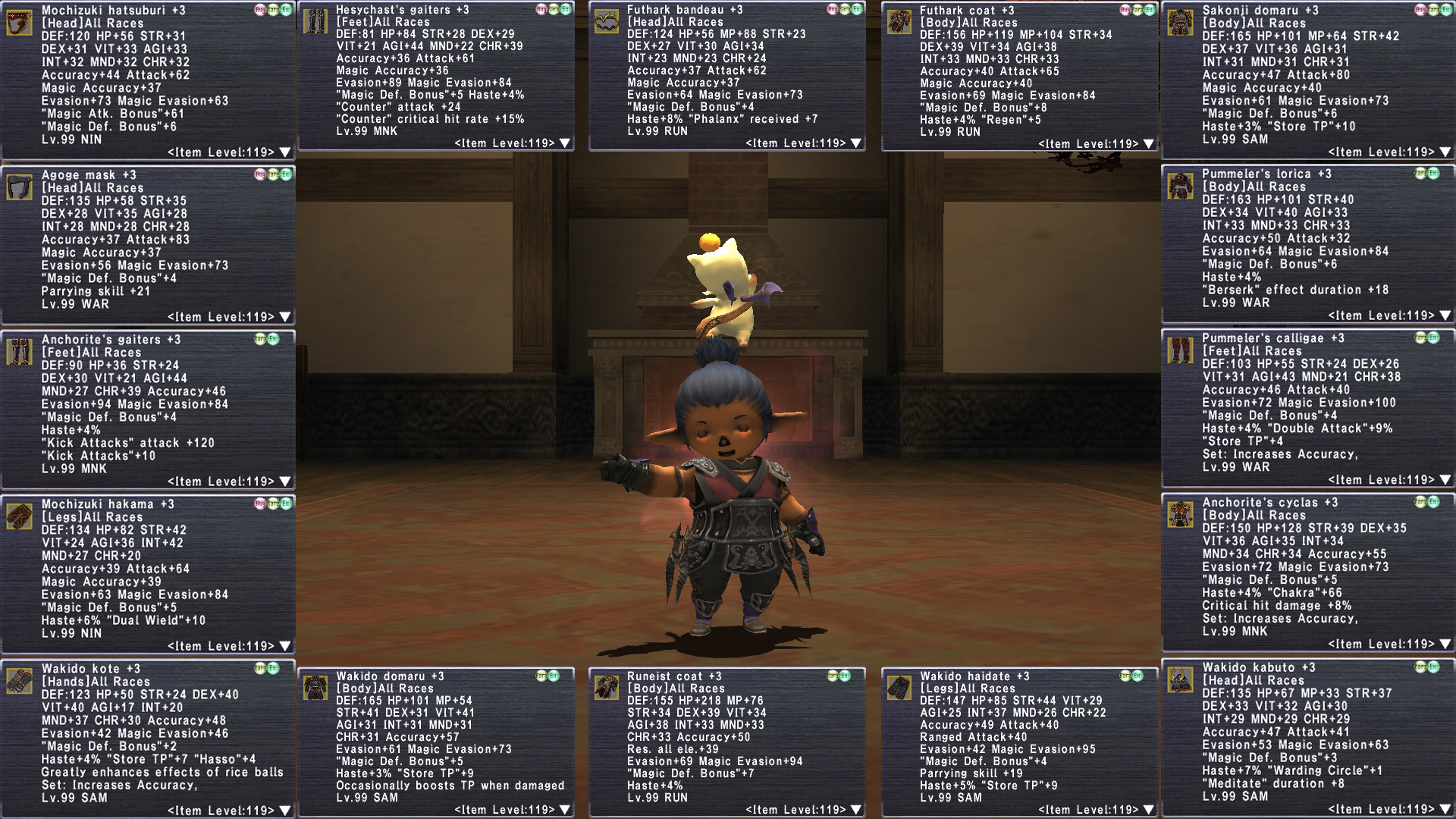The width and height of the screenshot is (1456, 819).
Task: Expand the Runeist coat +3 tooltip arrow
Action: pos(856,810)
